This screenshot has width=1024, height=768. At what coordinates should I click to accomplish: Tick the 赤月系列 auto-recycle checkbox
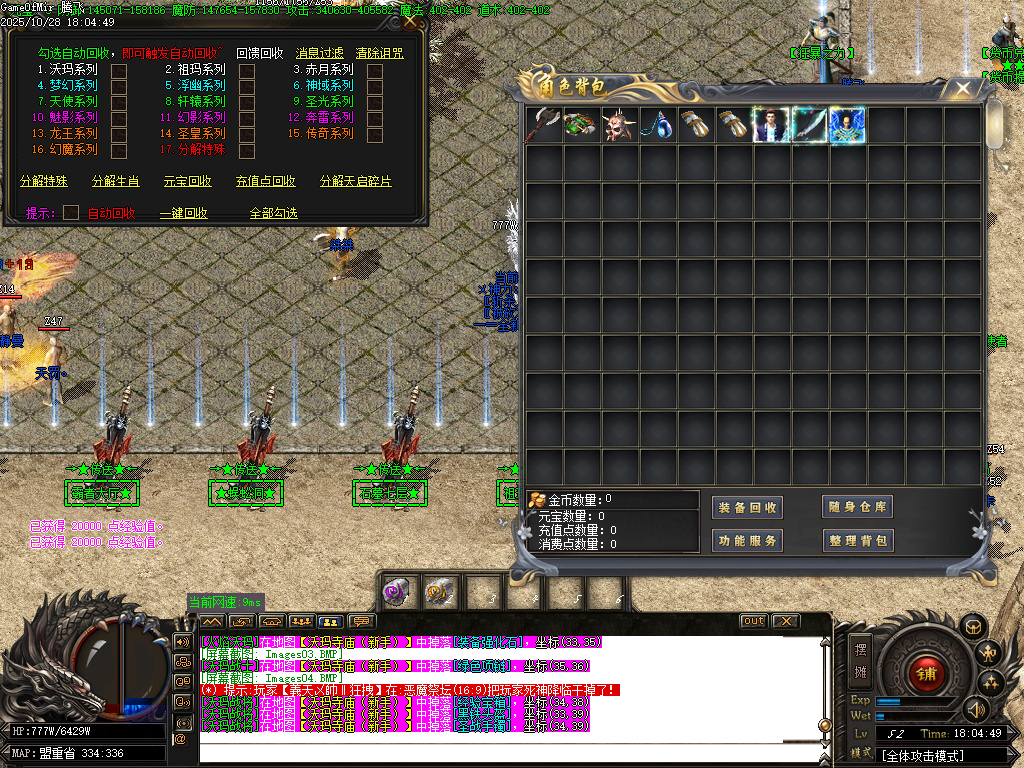[x=375, y=70]
